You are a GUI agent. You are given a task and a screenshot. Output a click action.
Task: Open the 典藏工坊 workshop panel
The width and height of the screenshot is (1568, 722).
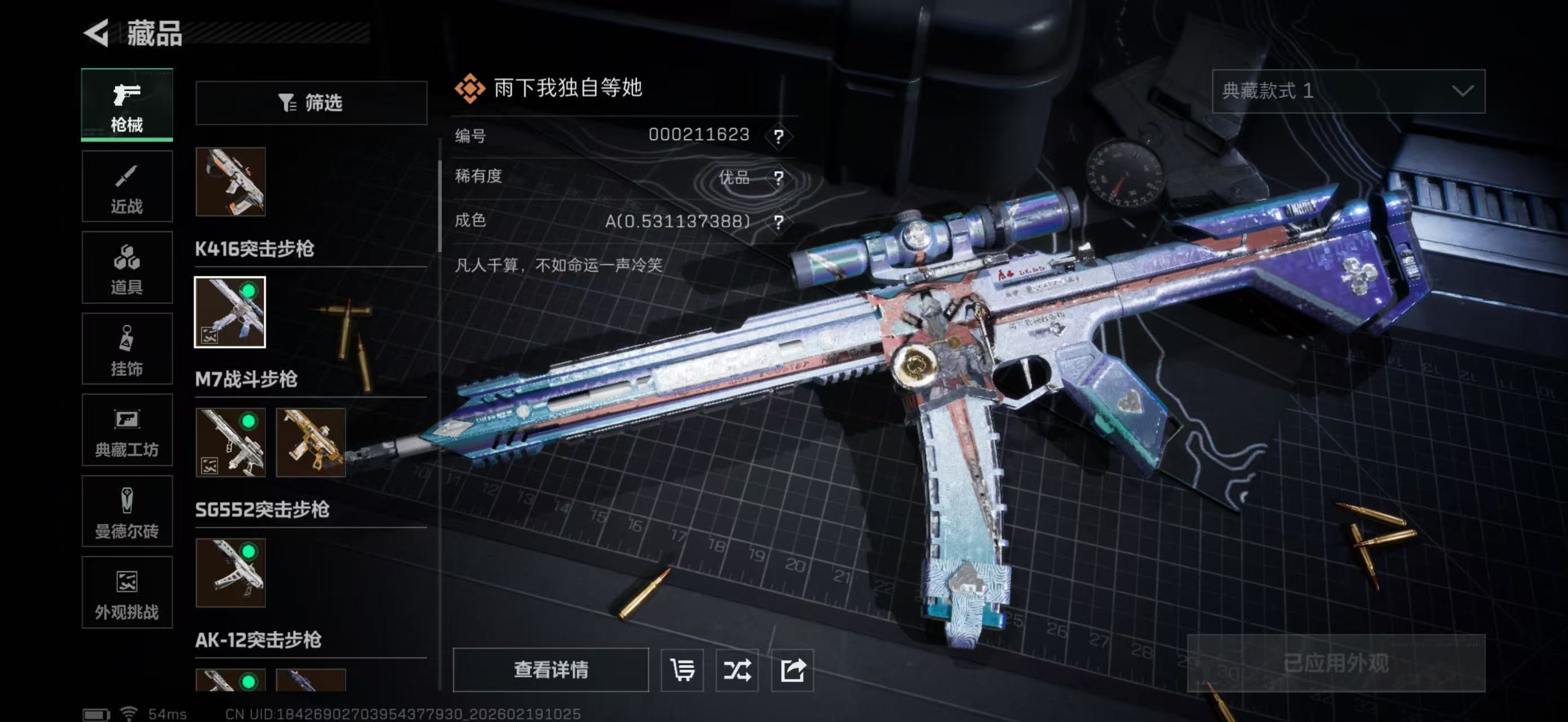127,431
